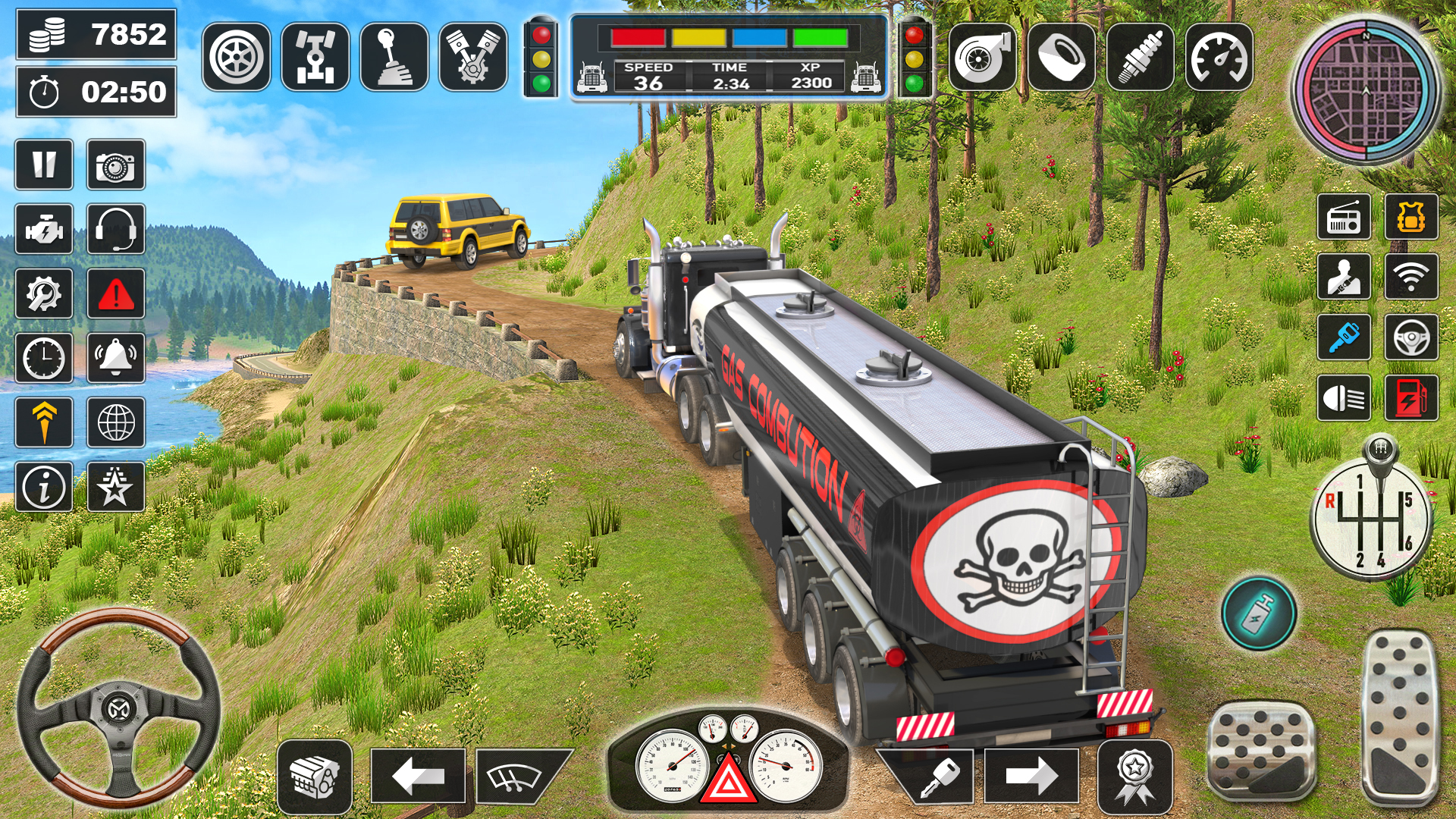Activate the red hazard warning button
The image size is (1456, 819).
tap(115, 293)
